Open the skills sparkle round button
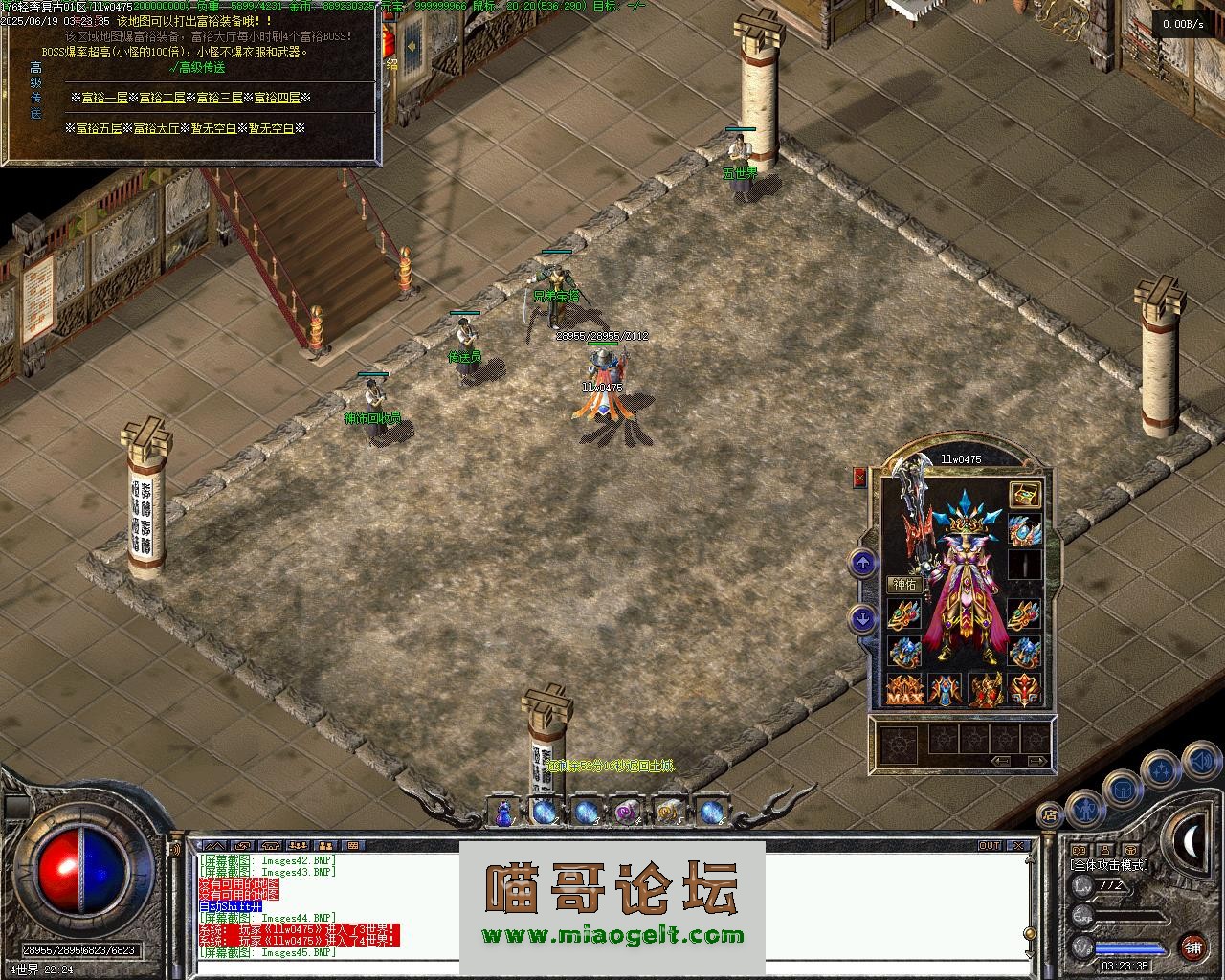Viewport: 1225px width, 980px height. [1162, 768]
